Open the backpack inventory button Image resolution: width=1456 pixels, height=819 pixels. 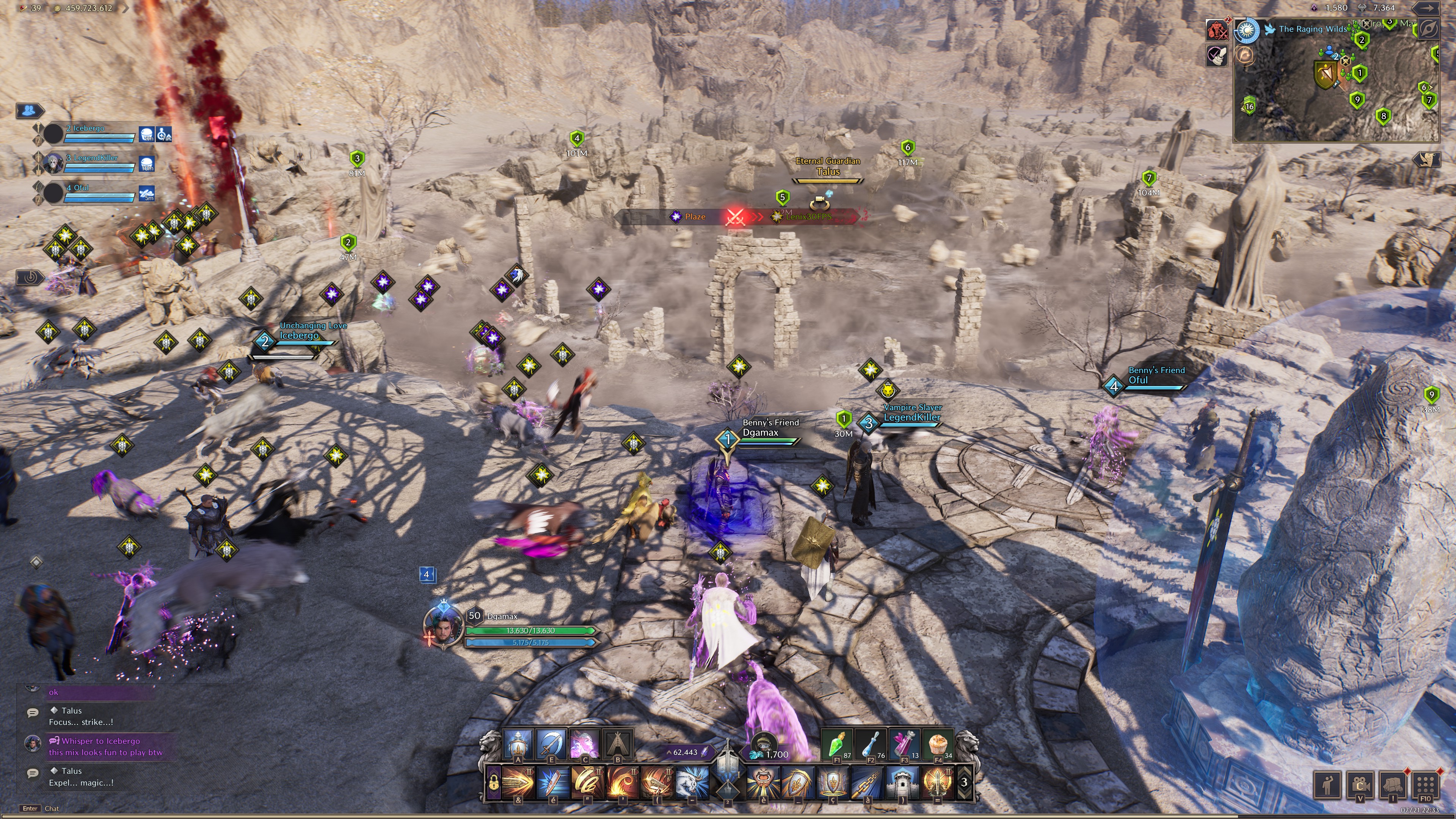click(1393, 784)
